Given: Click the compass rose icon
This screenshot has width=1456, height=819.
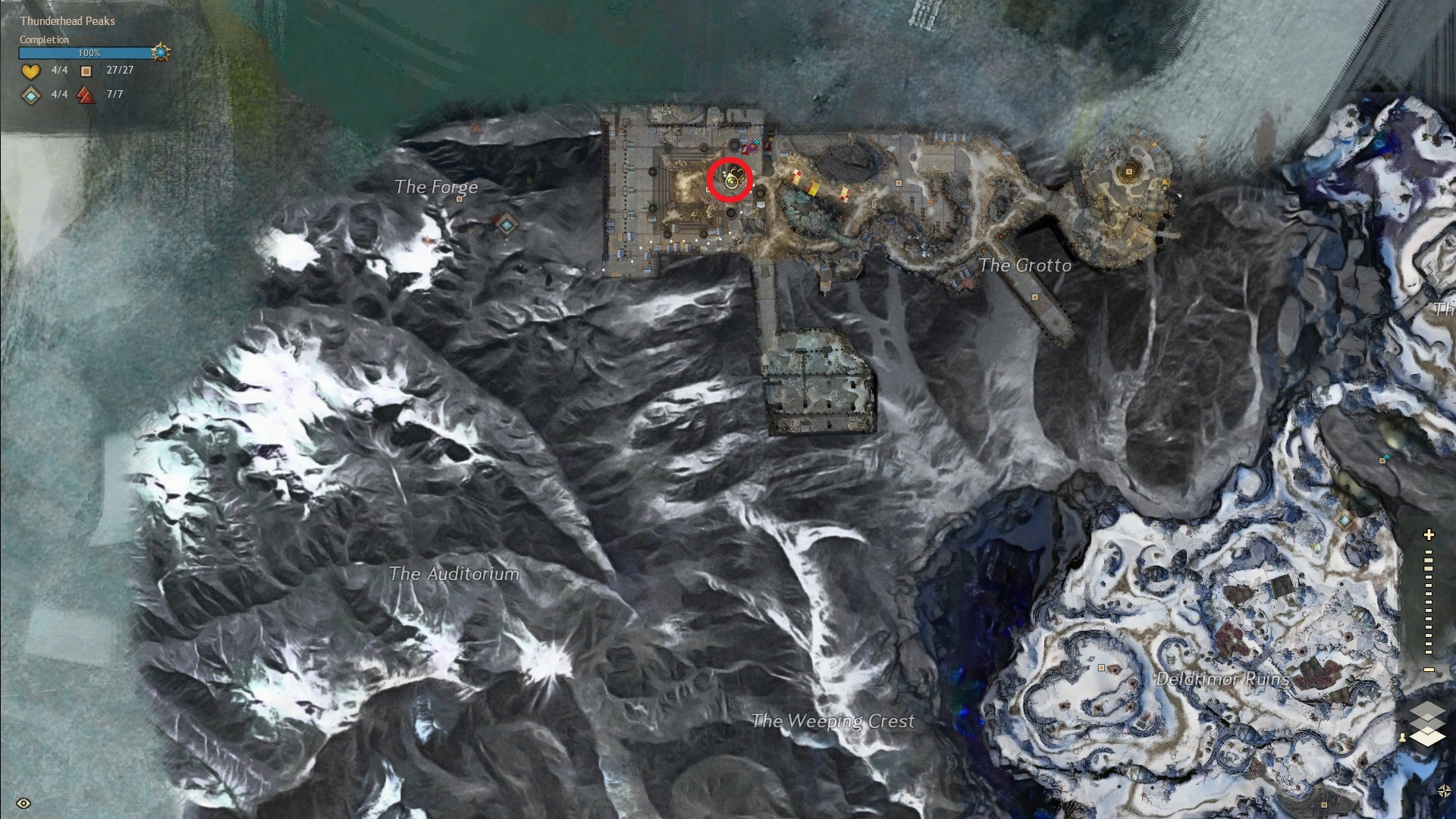Looking at the screenshot, I should point(1444,791).
